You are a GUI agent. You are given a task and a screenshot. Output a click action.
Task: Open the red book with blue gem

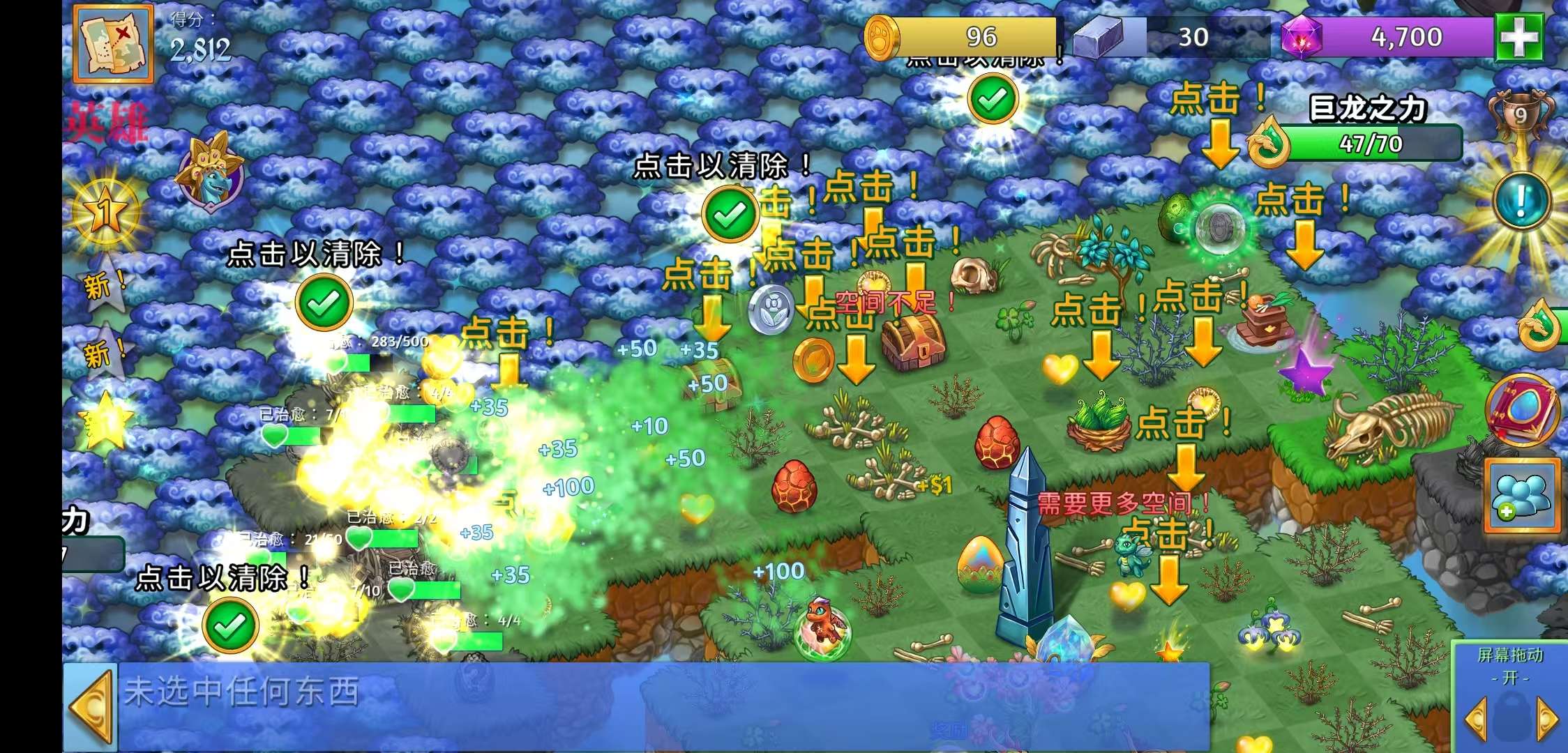1523,409
